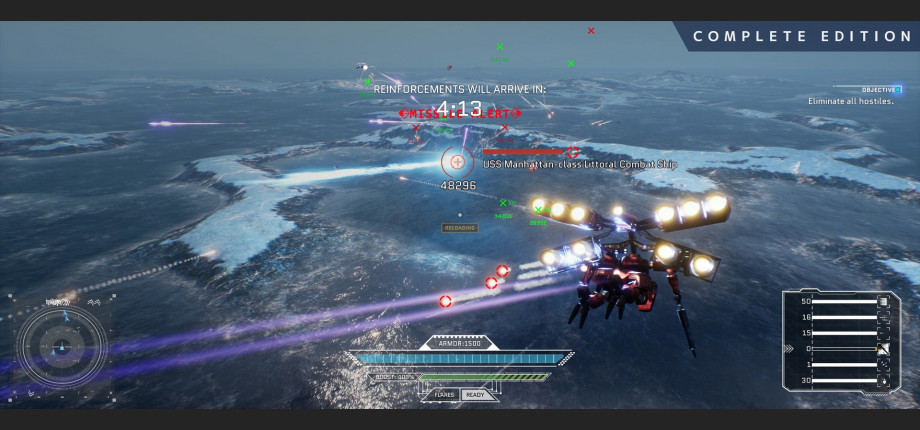
Task: Select the USS Manhattan-class target reticle
Action: pos(457,161)
